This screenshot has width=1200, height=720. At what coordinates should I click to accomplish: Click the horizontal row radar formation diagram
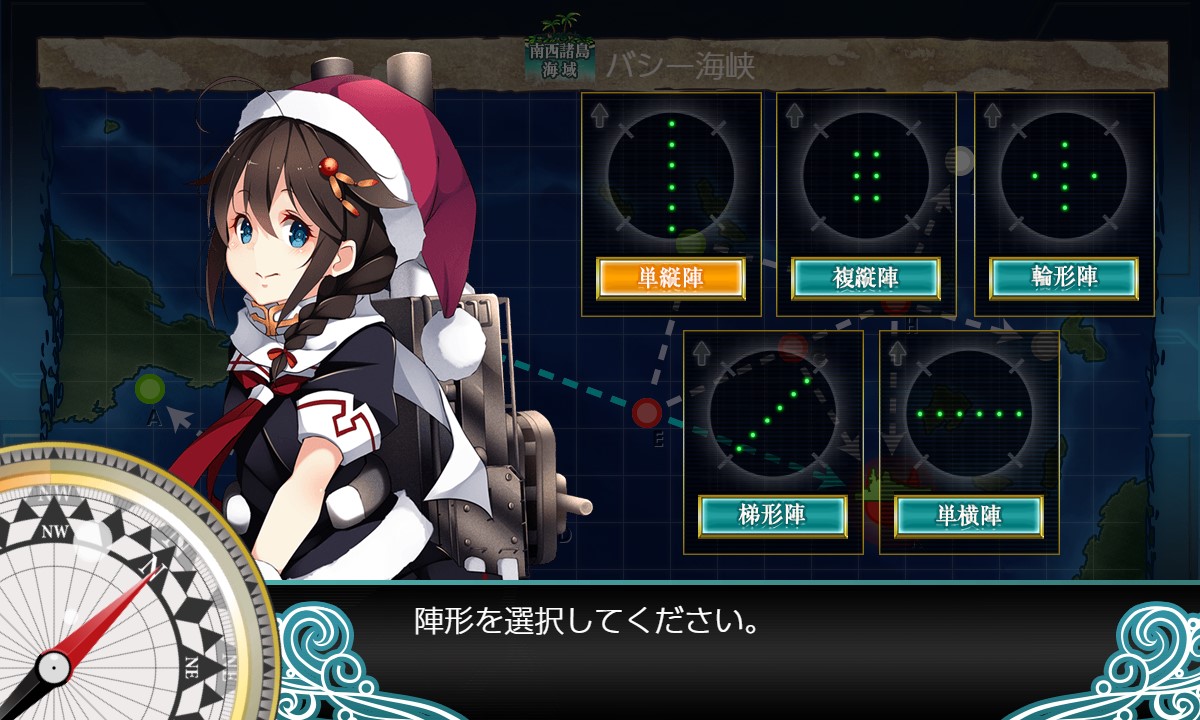click(969, 413)
